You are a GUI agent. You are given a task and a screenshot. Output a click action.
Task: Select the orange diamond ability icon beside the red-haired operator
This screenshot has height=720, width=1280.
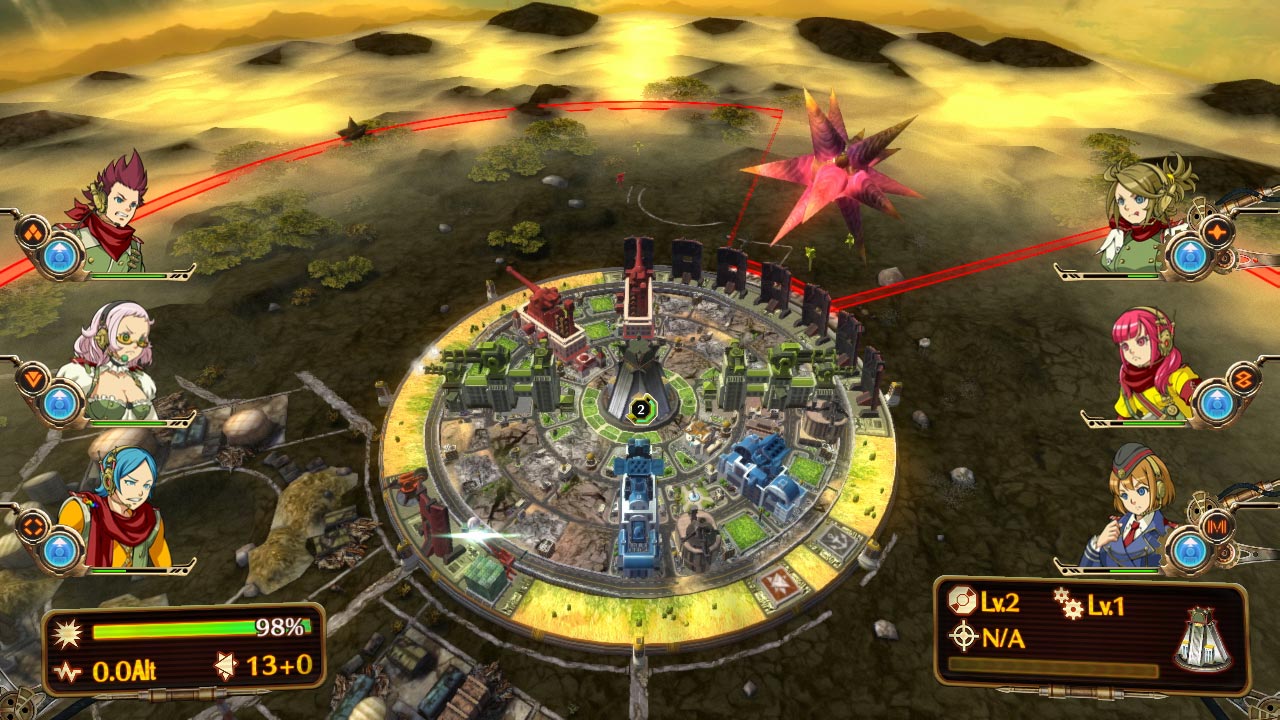click(33, 233)
